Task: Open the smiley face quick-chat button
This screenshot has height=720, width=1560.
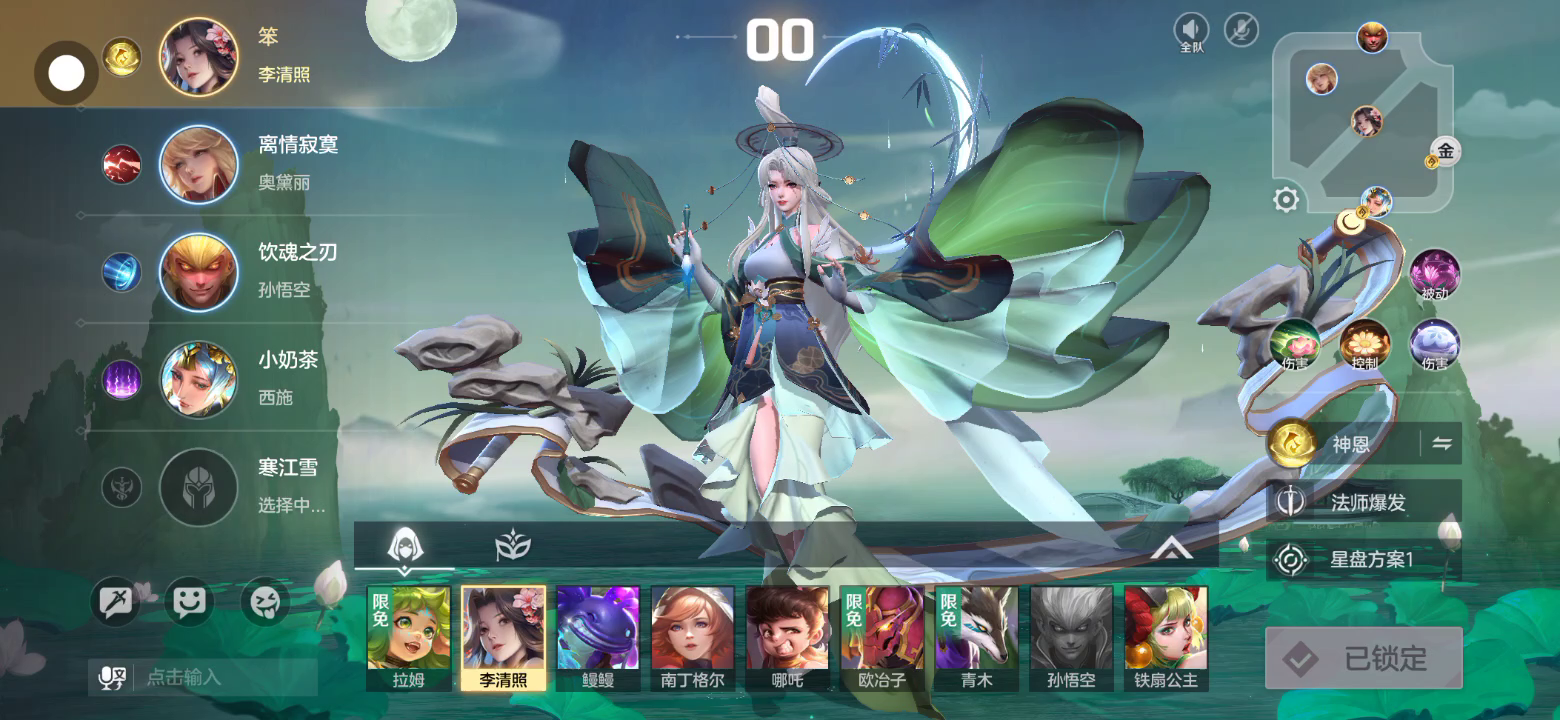Action: tap(189, 602)
